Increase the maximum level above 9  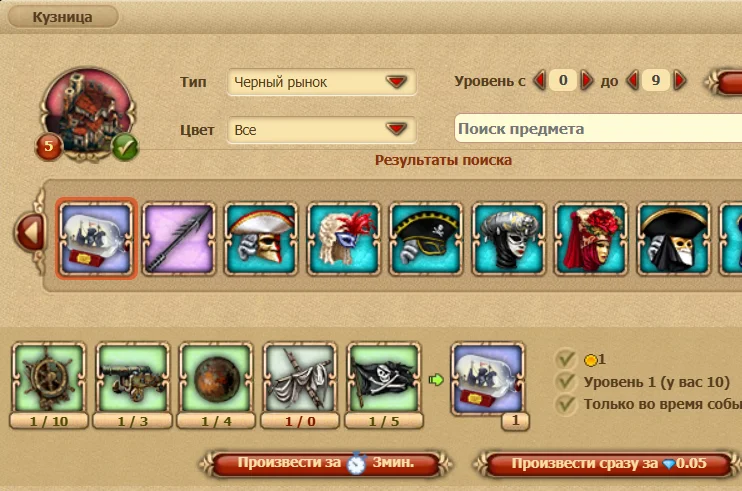click(x=680, y=81)
